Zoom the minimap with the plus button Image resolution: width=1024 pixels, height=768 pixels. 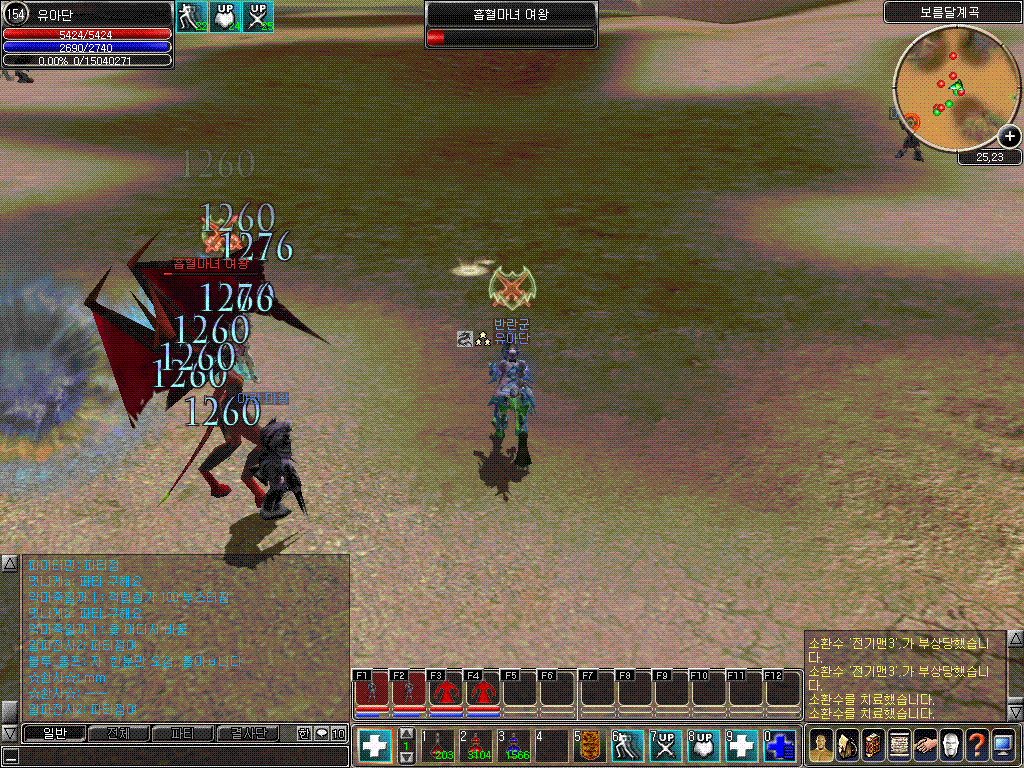[1010, 137]
